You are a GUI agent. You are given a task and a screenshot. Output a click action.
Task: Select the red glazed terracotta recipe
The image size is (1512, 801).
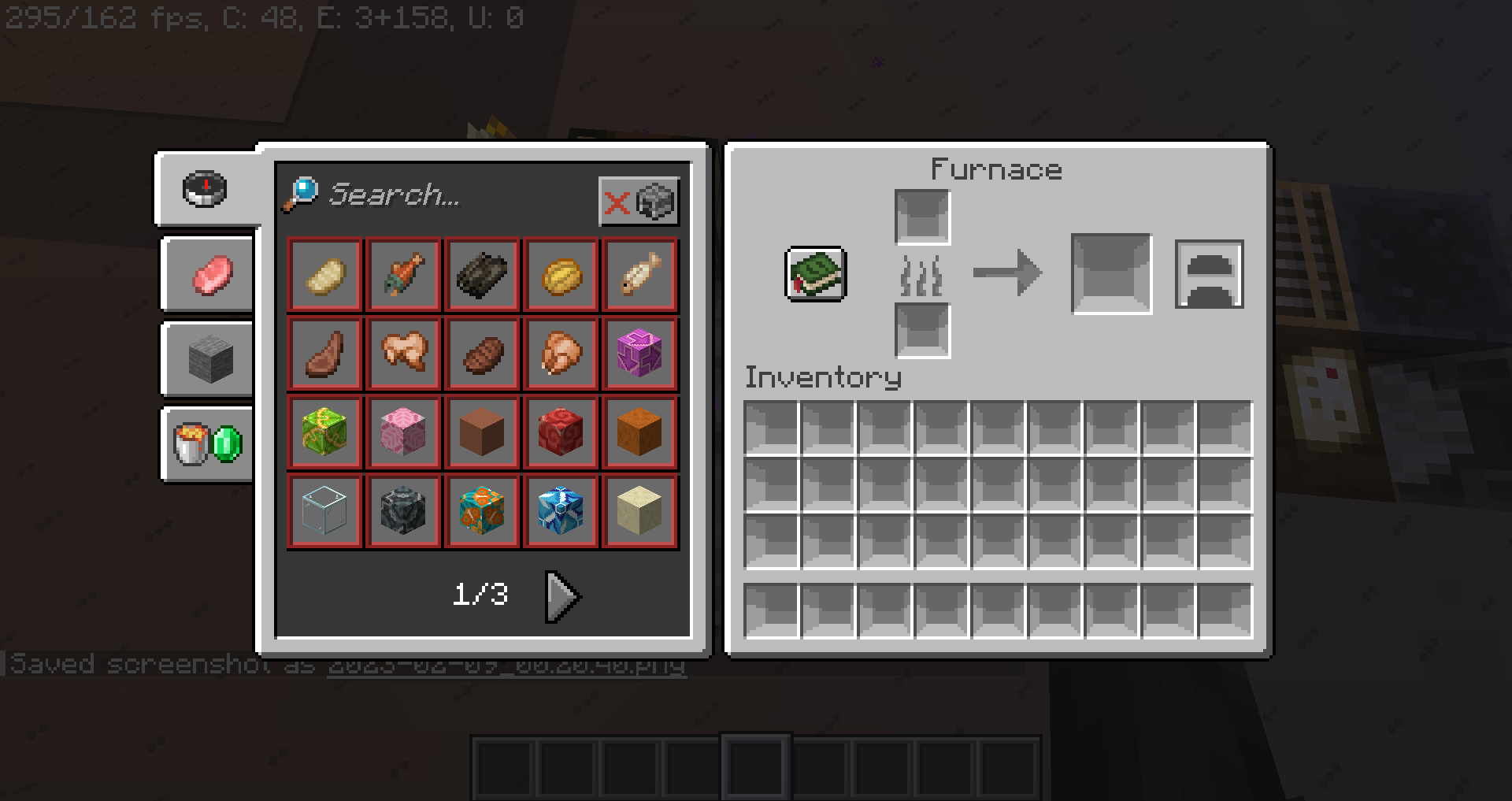coord(561,432)
